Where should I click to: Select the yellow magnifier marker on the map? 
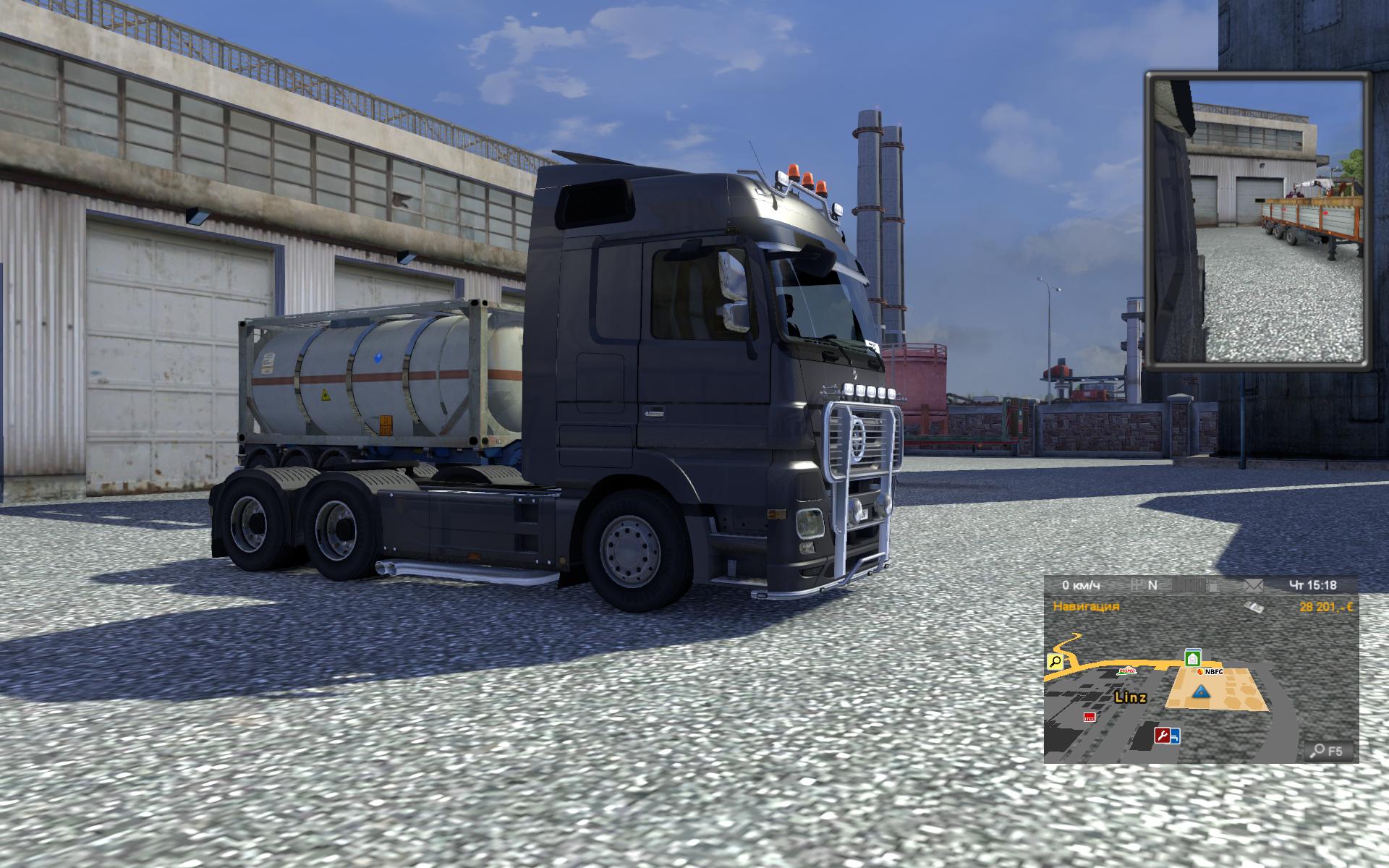point(1055,660)
